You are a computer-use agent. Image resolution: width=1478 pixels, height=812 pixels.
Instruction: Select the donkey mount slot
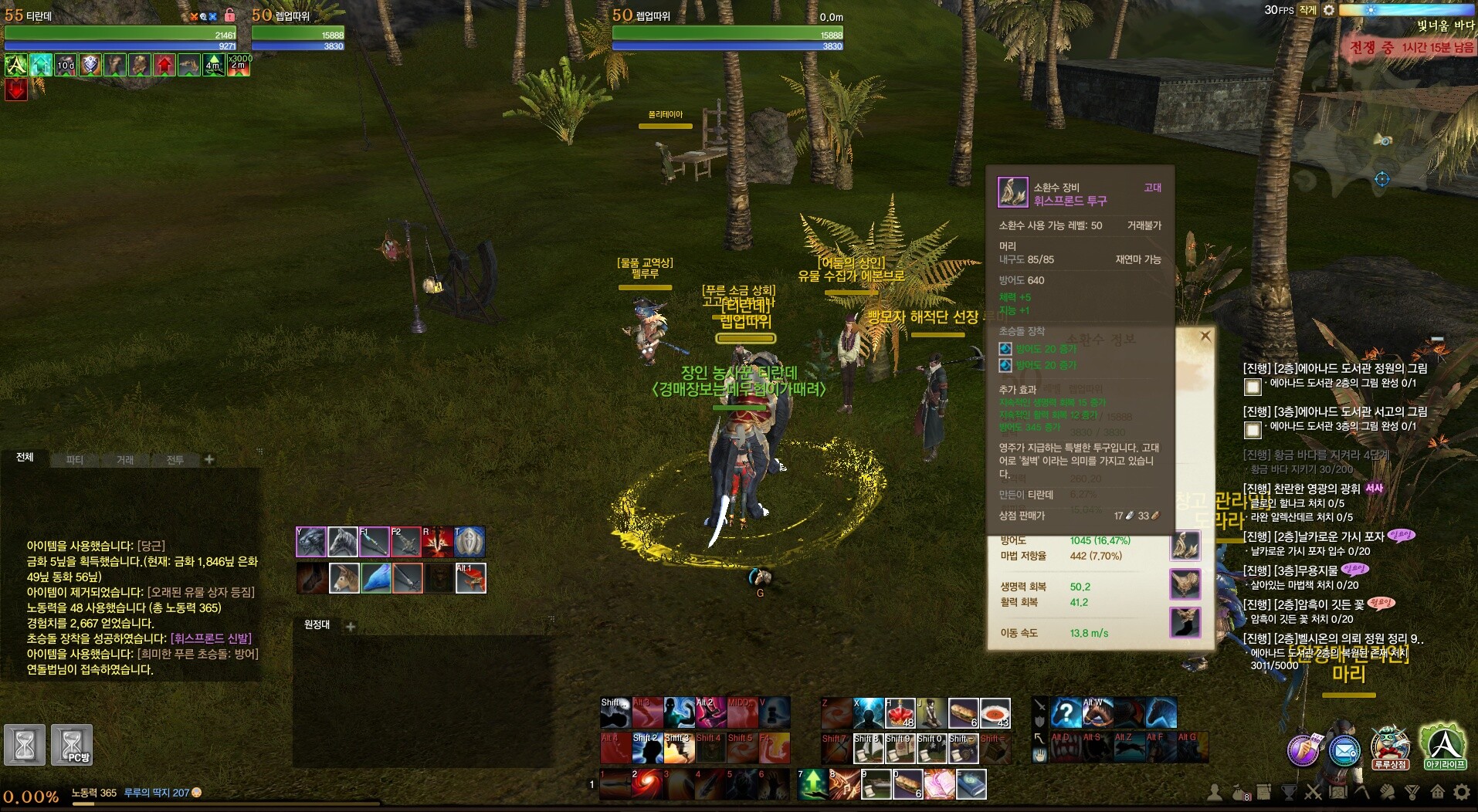click(344, 578)
